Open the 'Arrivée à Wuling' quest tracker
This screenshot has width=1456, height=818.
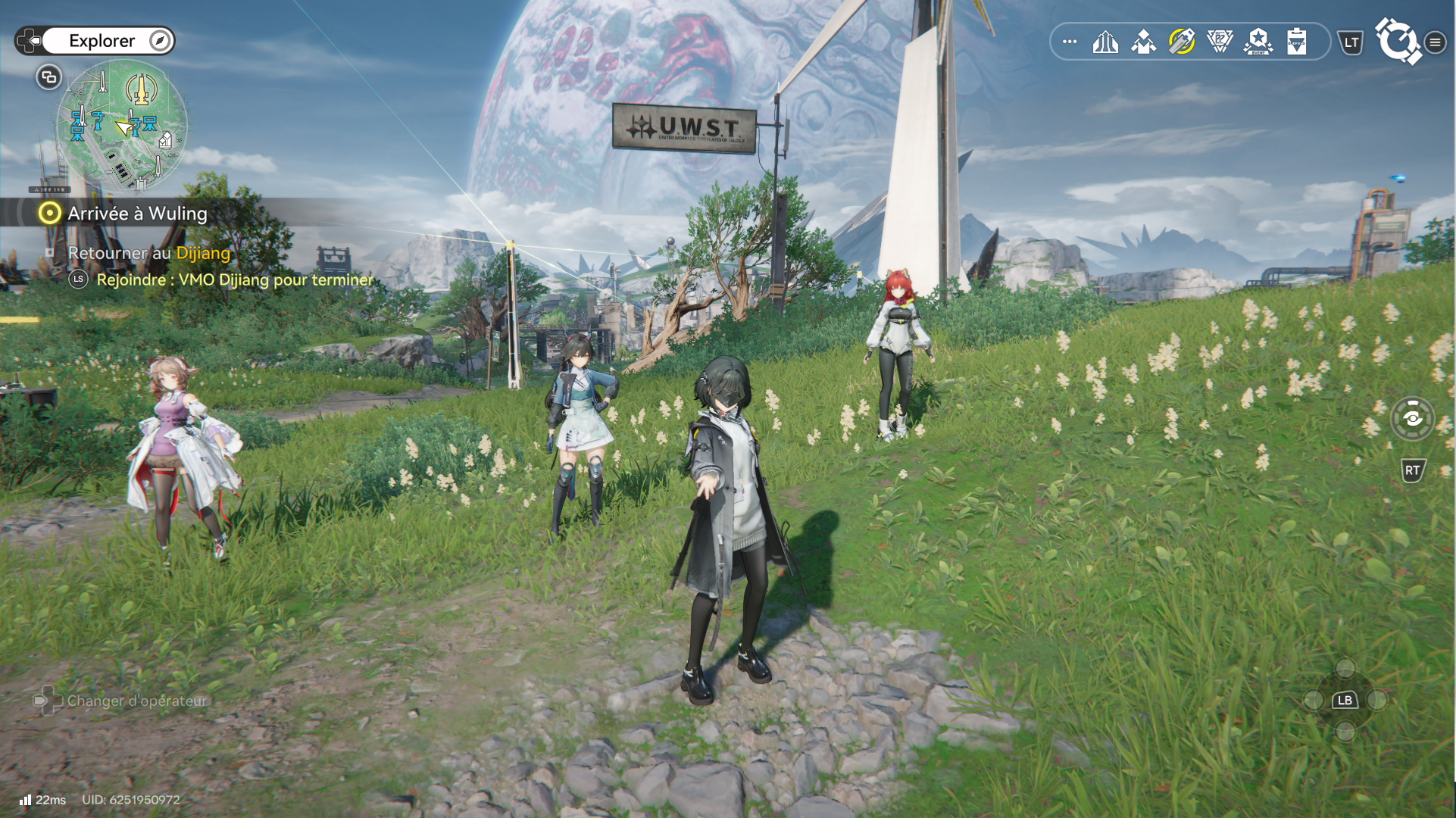136,214
